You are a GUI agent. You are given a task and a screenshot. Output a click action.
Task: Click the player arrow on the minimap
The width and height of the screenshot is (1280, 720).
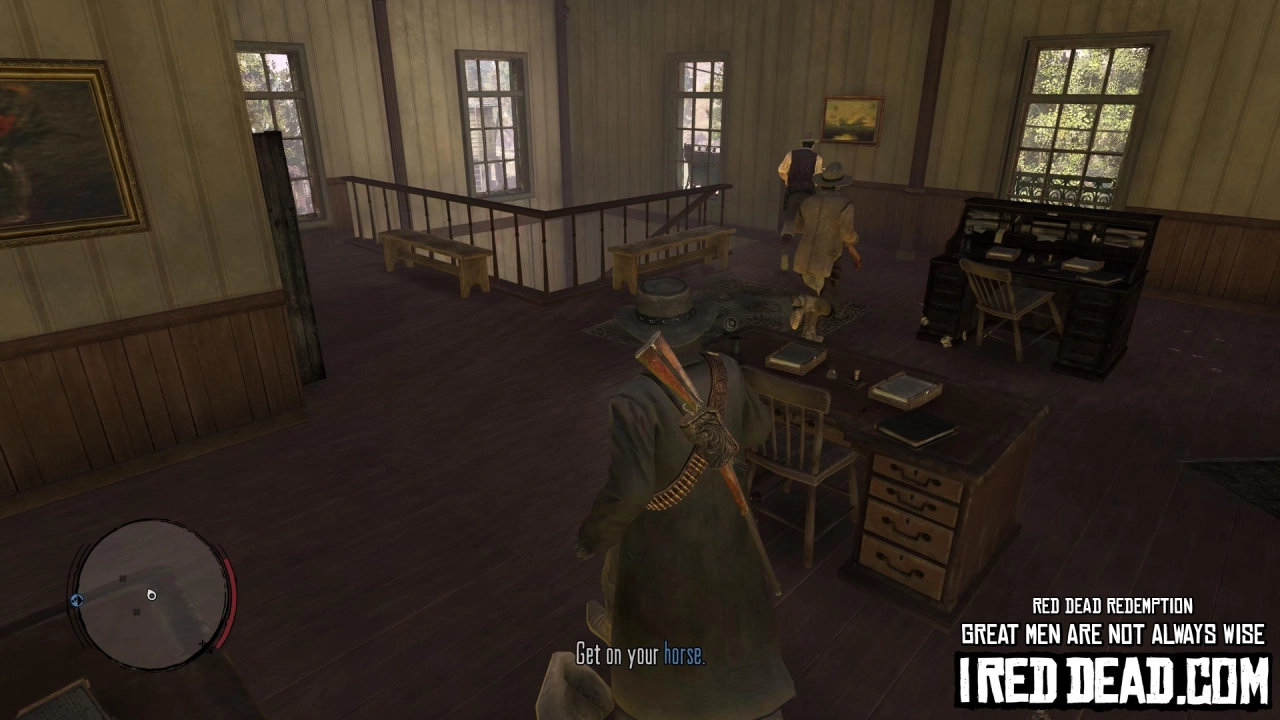[x=151, y=595]
